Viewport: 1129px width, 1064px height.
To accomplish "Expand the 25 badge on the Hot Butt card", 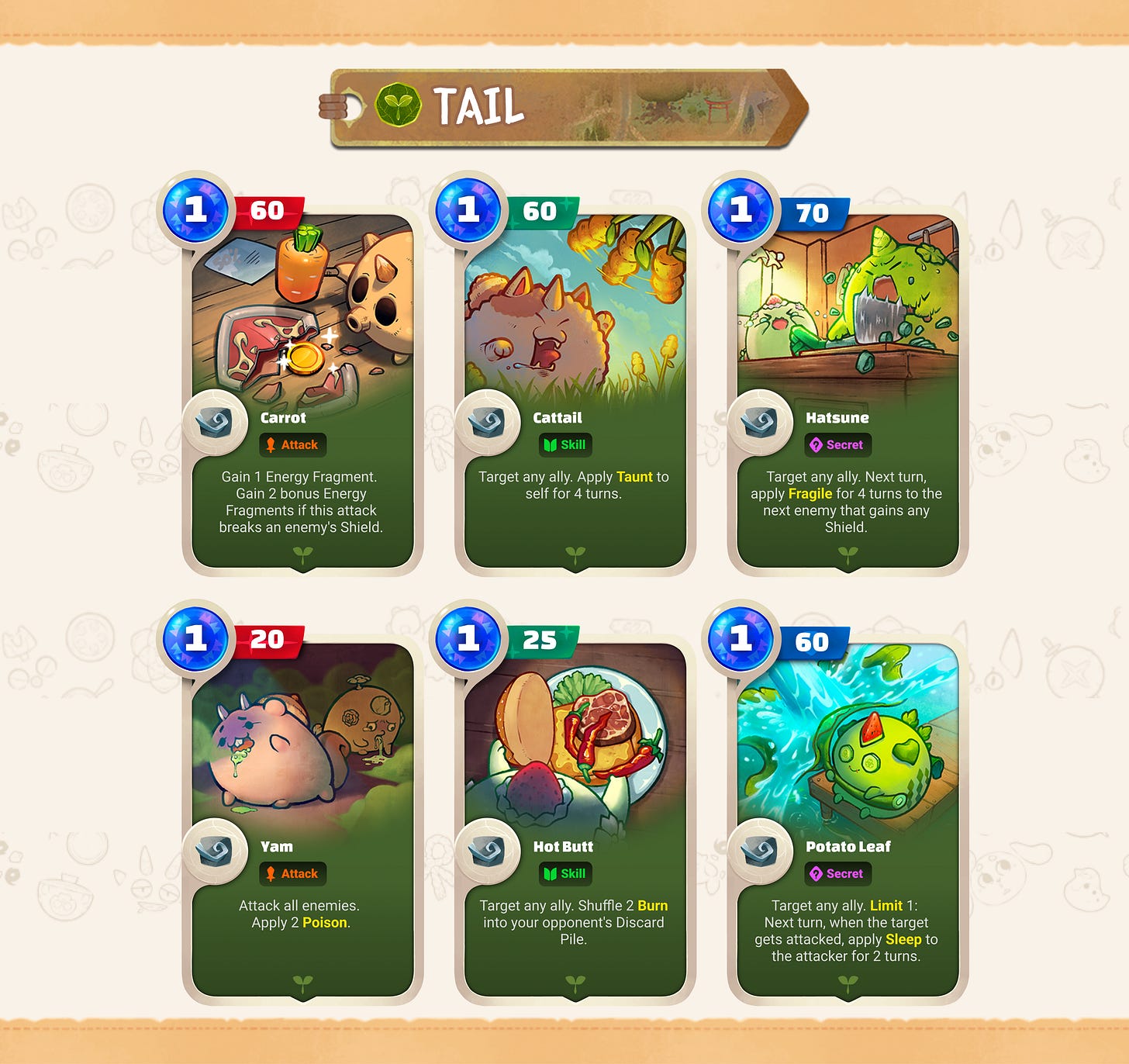I will [544, 641].
